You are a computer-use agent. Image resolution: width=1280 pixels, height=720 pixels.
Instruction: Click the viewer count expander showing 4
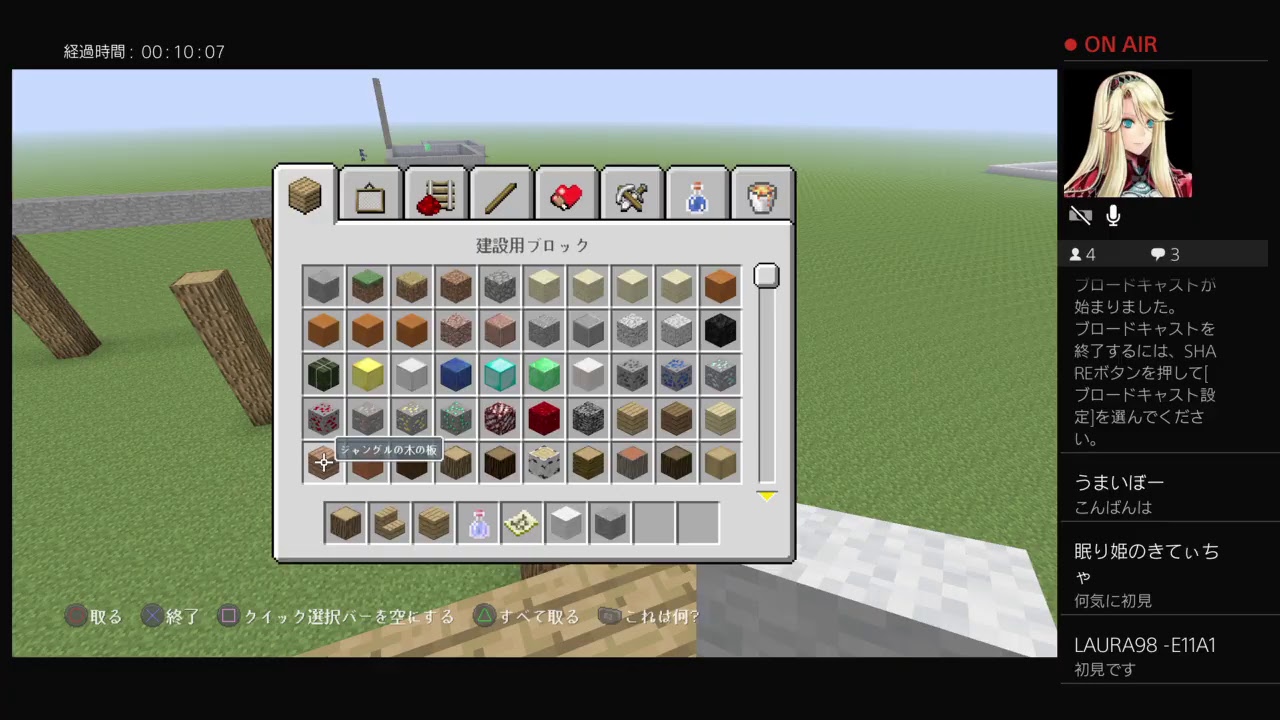tap(1082, 254)
